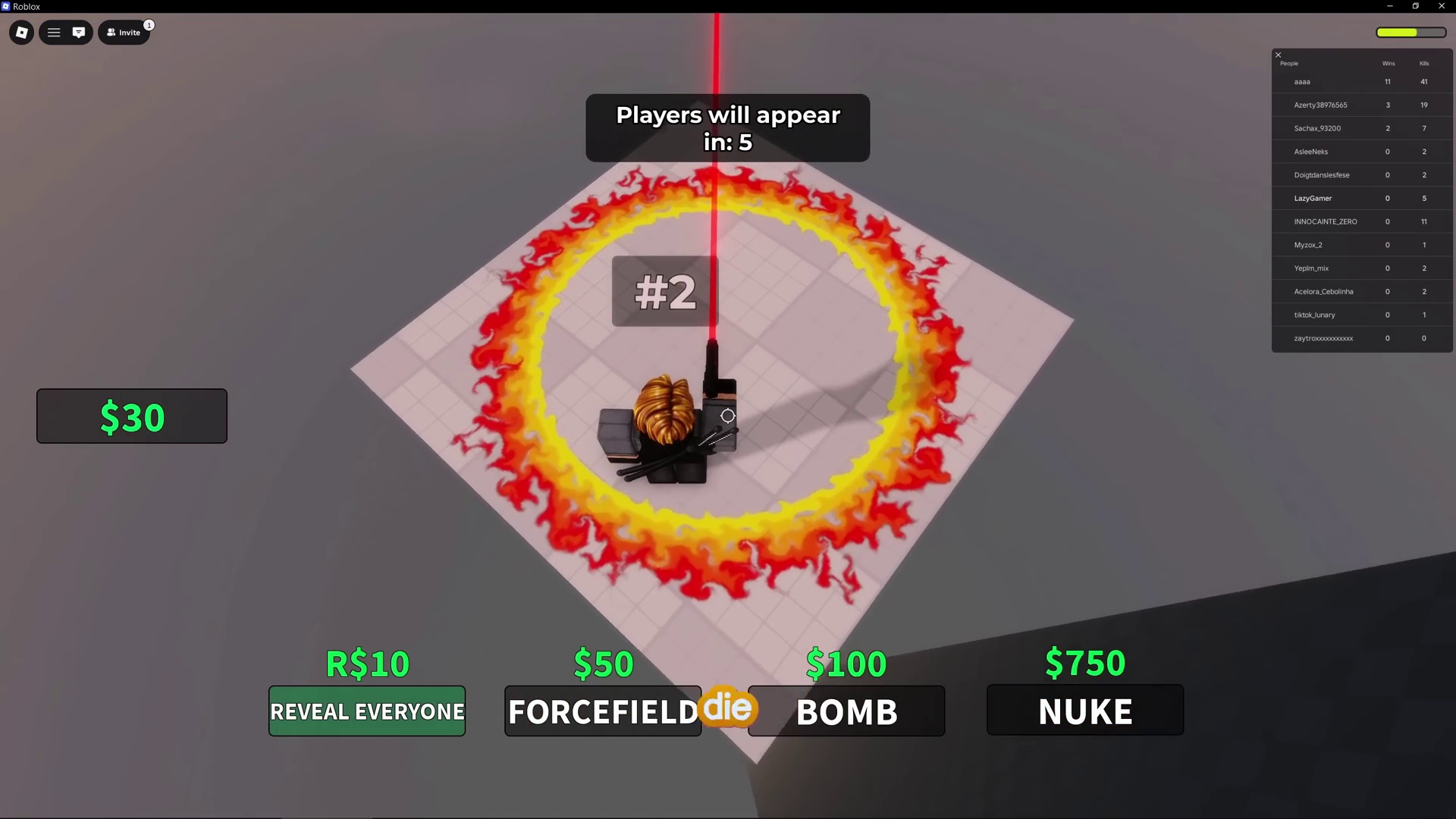
Task: Buy REVEAL EVERYONE for R$10
Action: [x=366, y=711]
